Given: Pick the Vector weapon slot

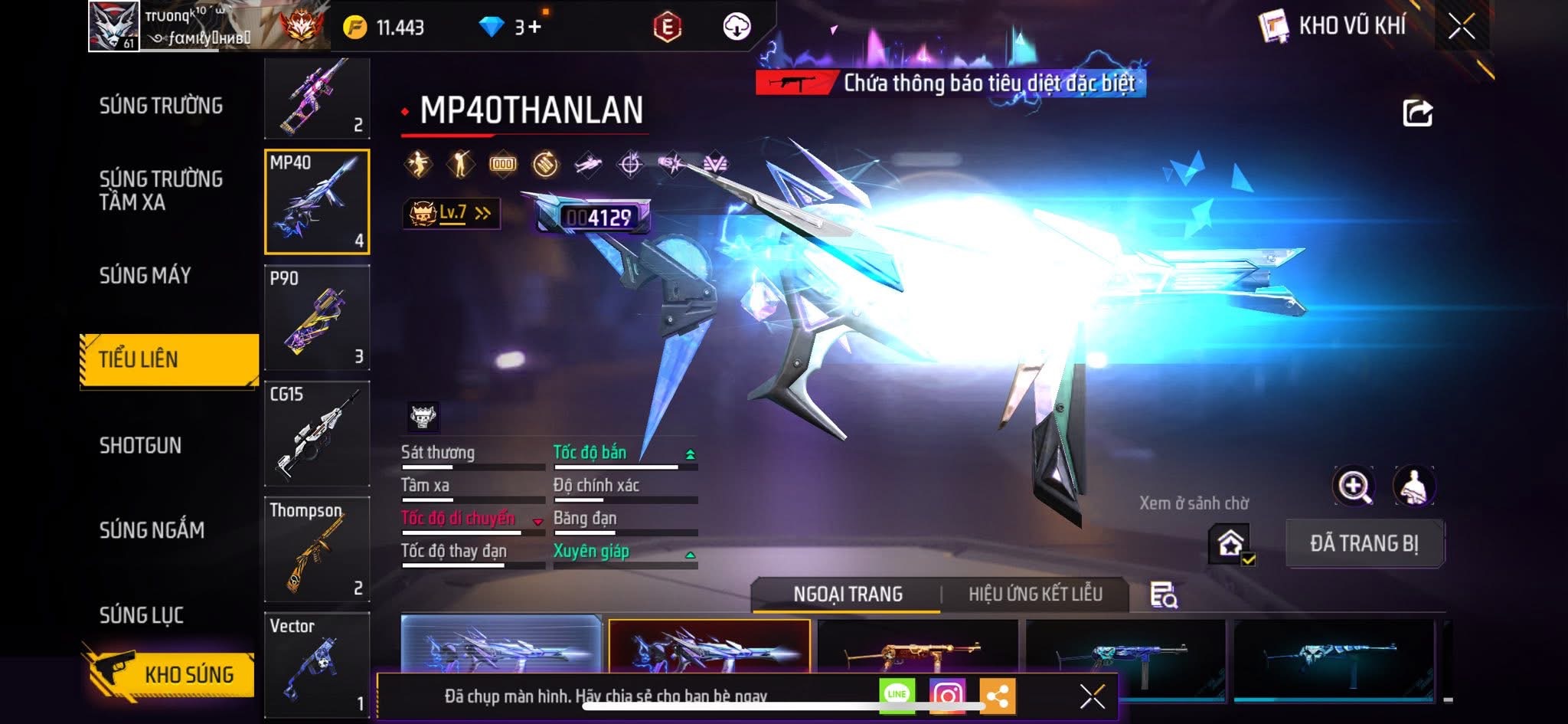Looking at the screenshot, I should coord(317,664).
